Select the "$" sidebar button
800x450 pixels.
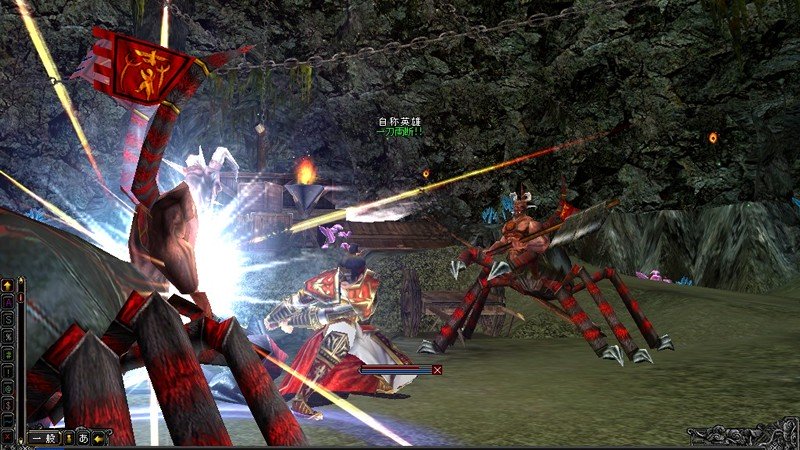(x=7, y=404)
